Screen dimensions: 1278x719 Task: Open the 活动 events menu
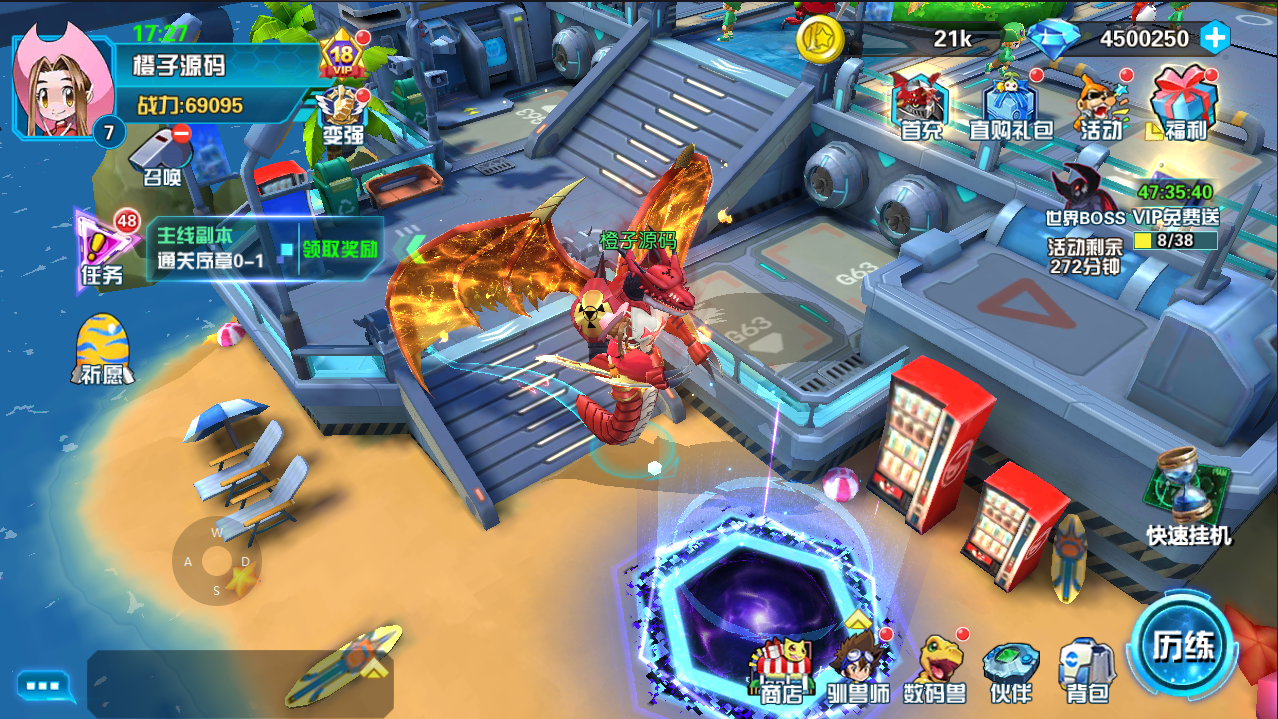1100,104
